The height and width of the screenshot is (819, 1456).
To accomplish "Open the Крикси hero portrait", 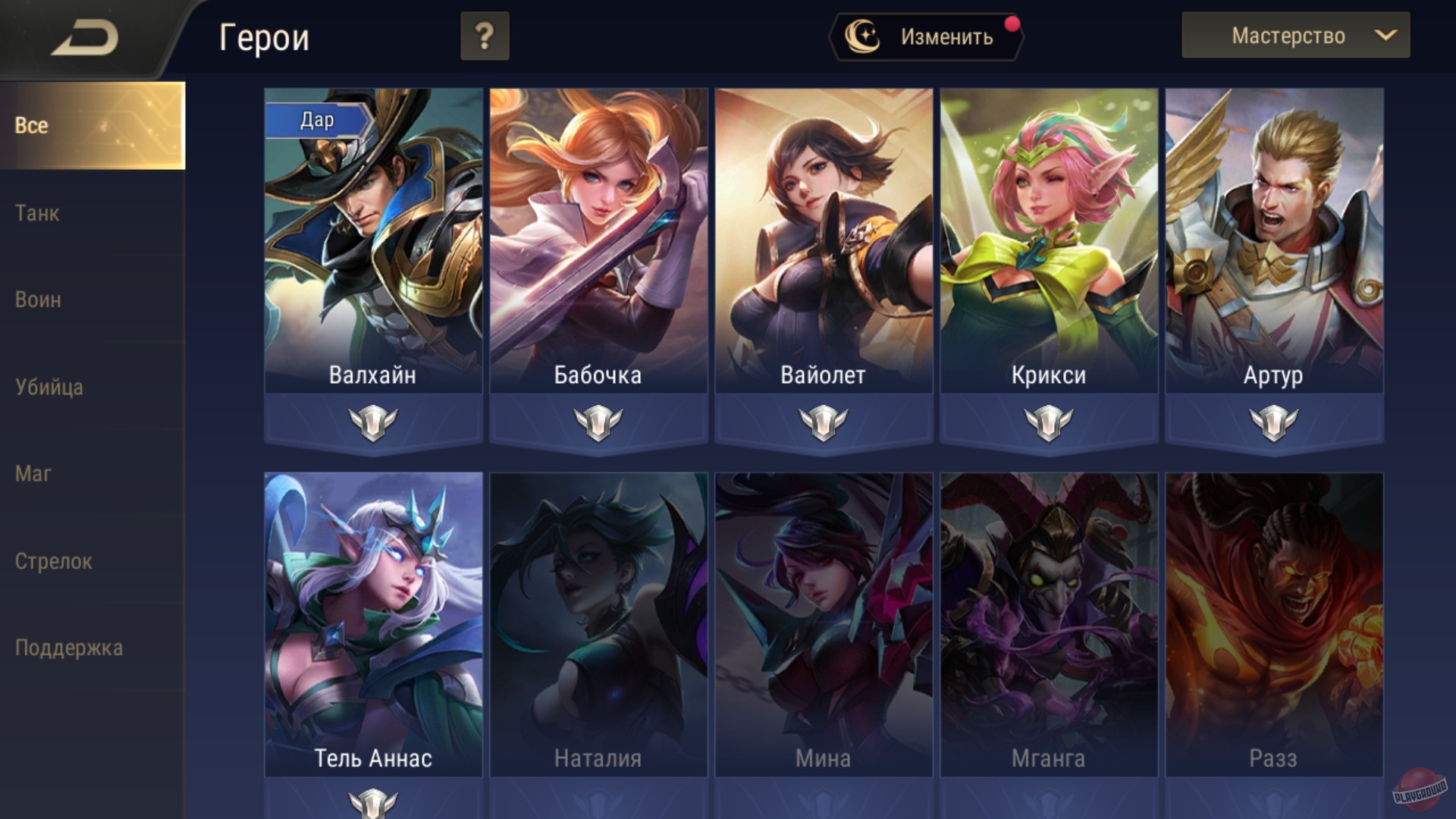I will [x=1048, y=227].
